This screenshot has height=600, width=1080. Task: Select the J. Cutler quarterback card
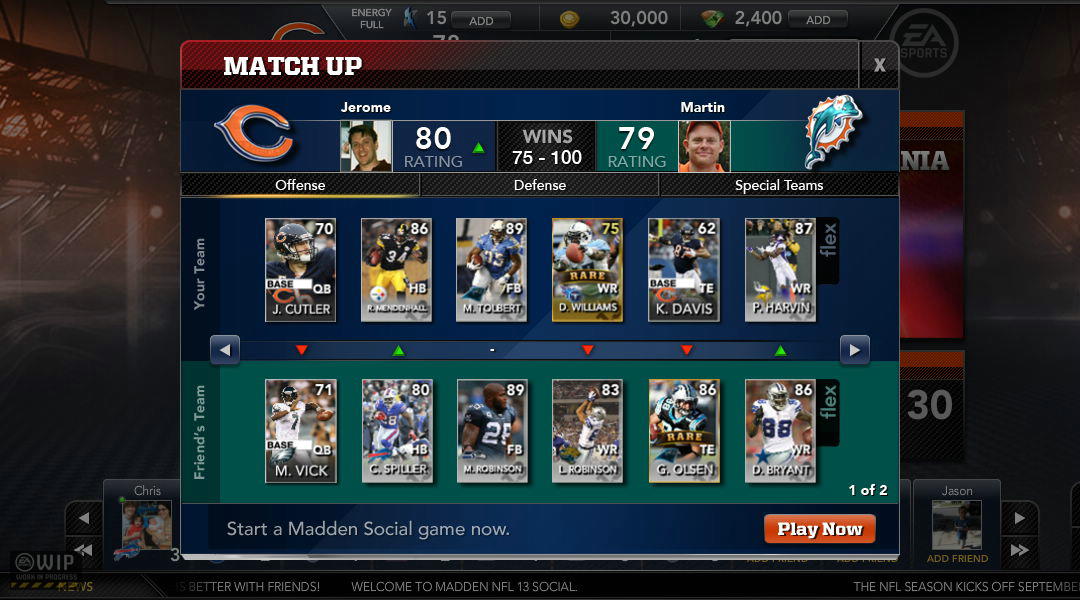300,270
